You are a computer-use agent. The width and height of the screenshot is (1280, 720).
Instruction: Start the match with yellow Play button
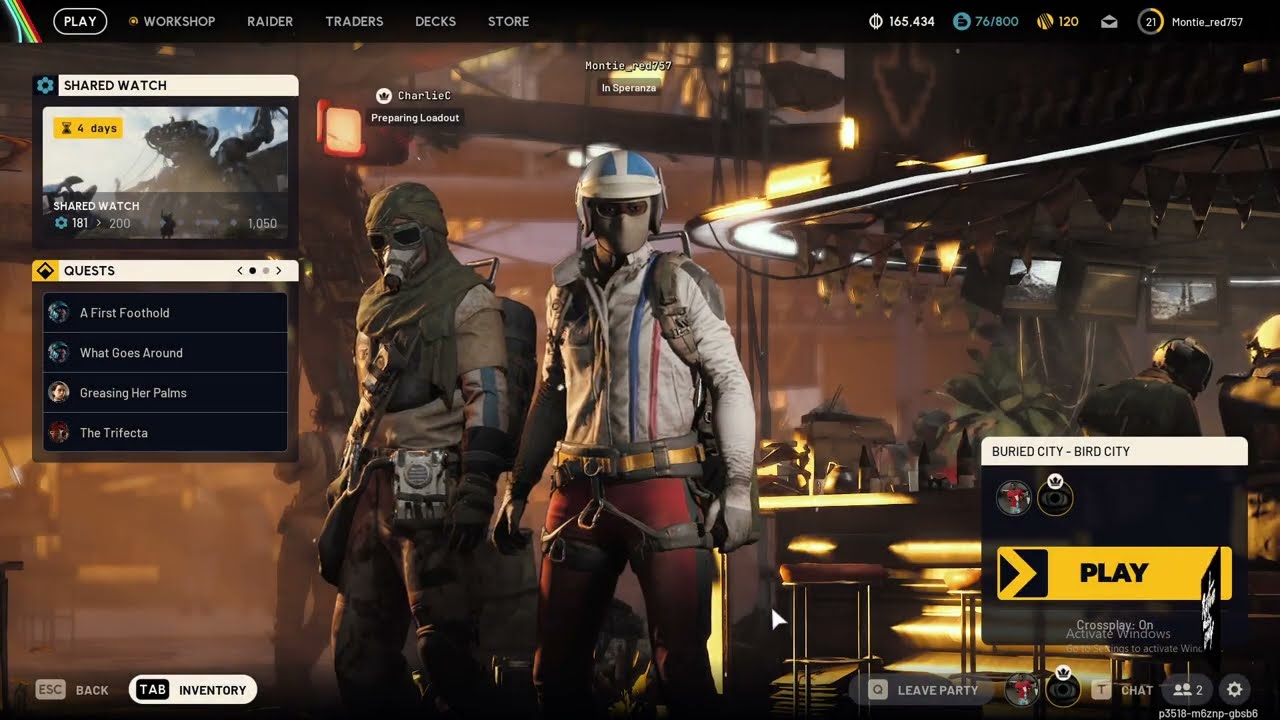coord(1114,573)
